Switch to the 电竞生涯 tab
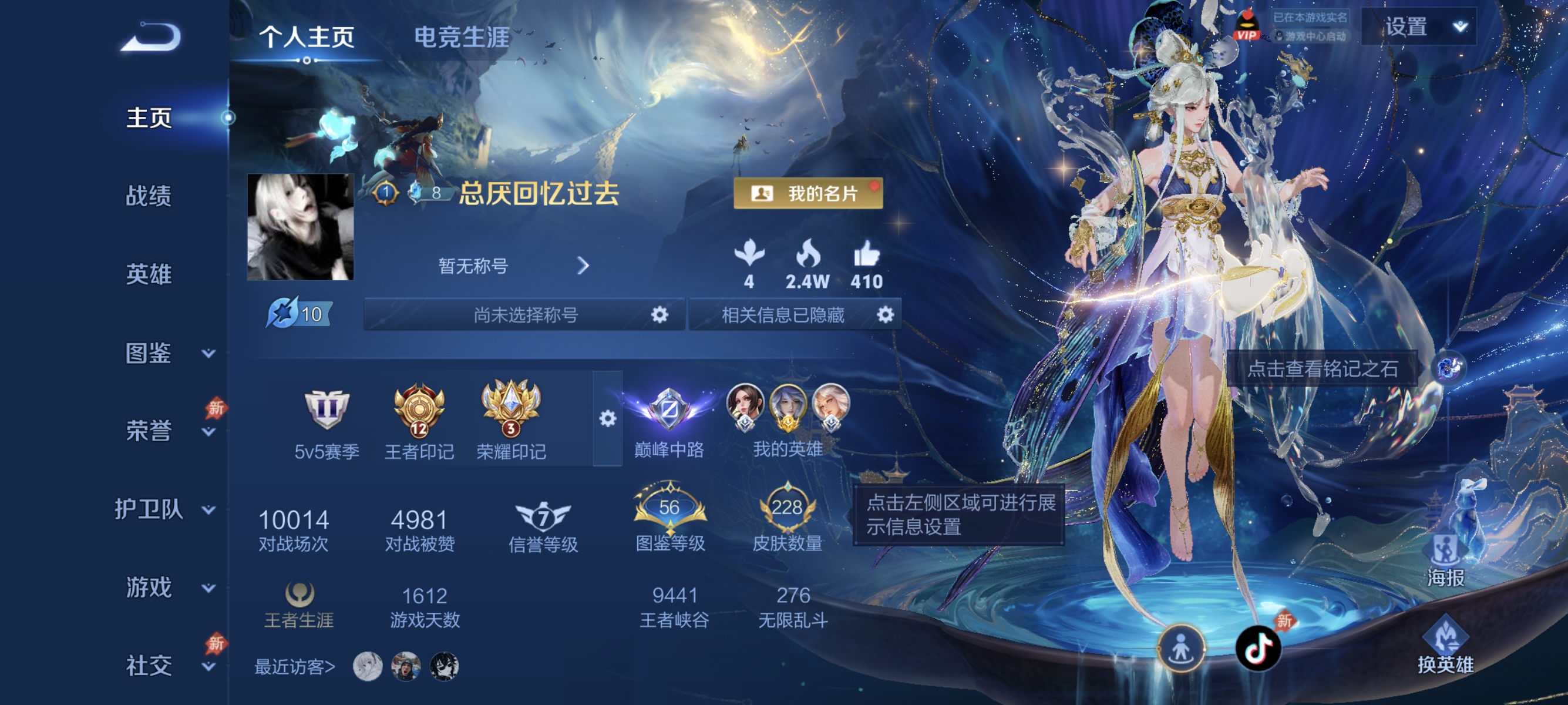This screenshot has height=705, width=1568. (x=462, y=36)
